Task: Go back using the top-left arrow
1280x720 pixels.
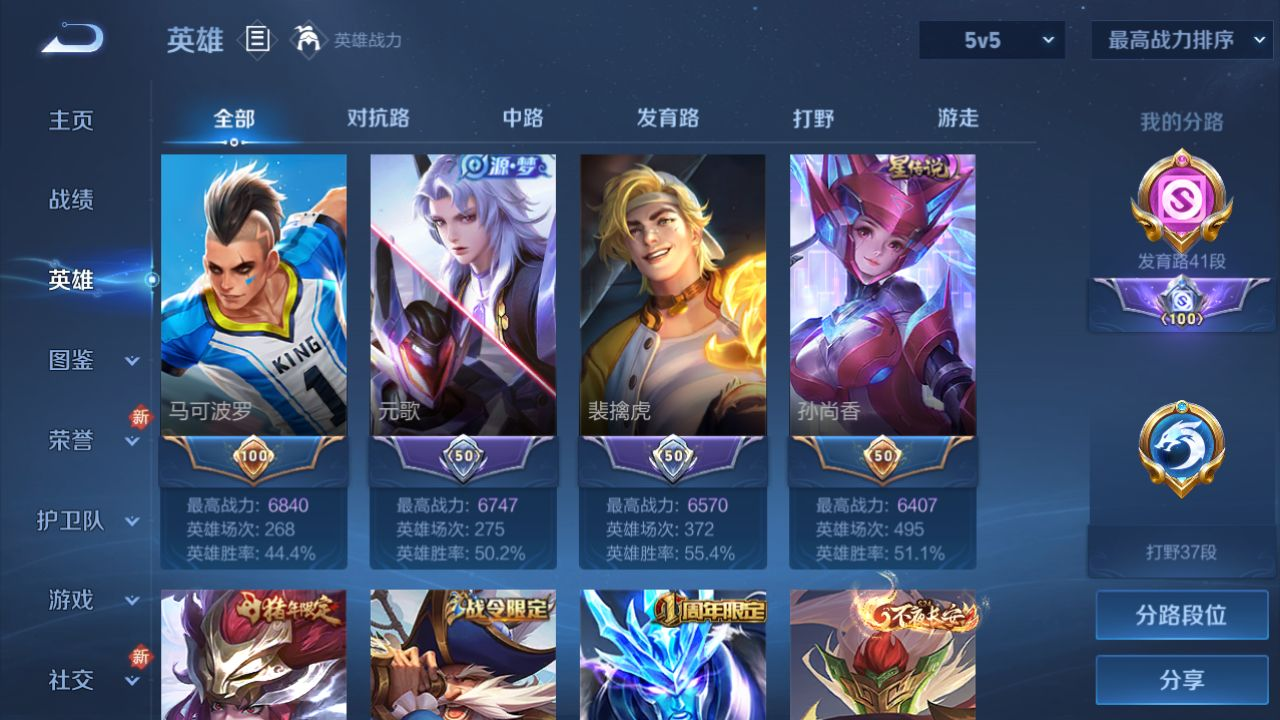Action: coord(72,40)
